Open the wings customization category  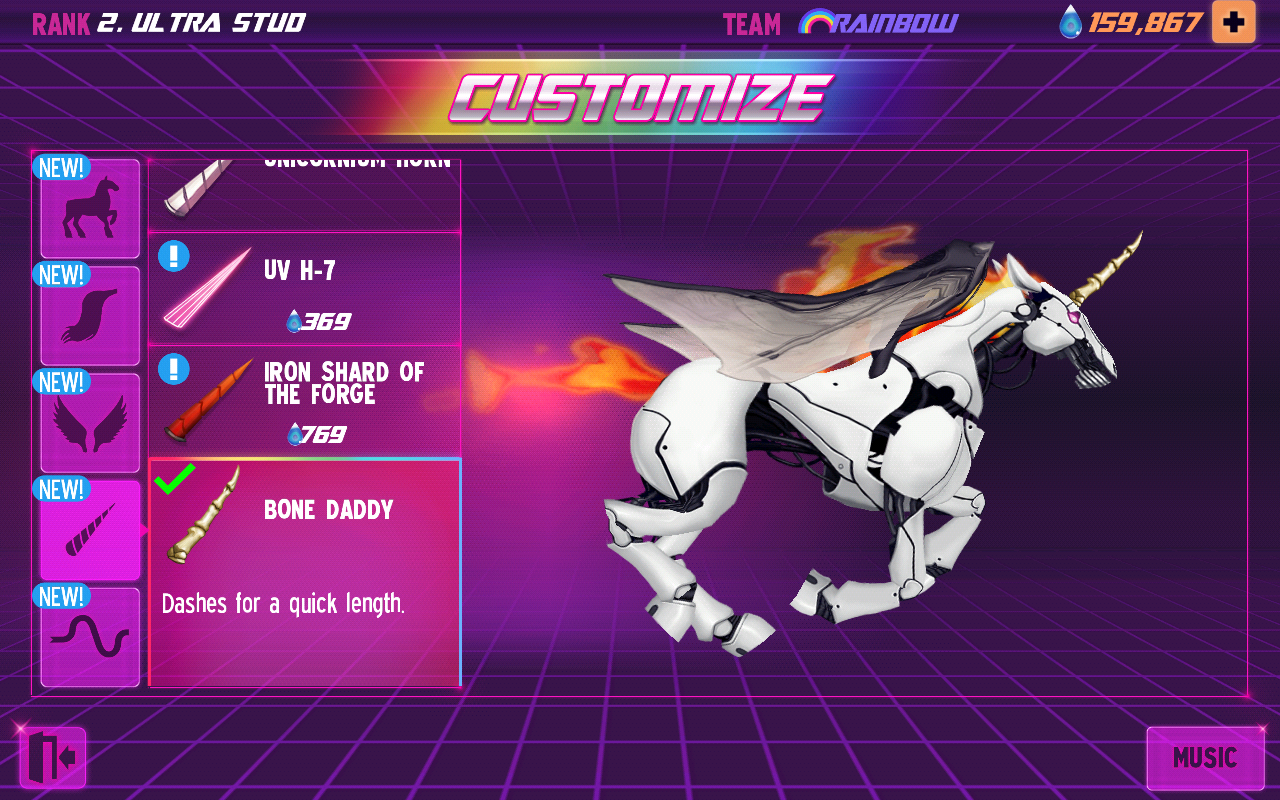89,421
